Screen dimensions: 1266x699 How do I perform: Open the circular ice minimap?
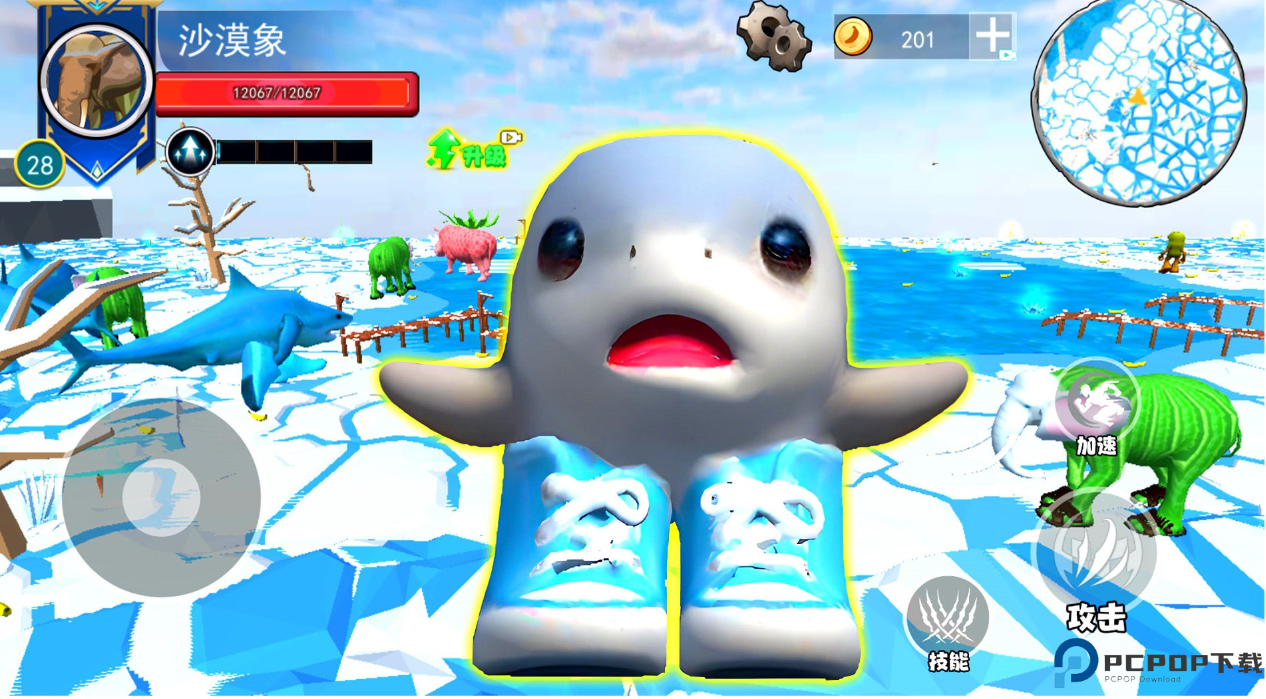click(1139, 100)
